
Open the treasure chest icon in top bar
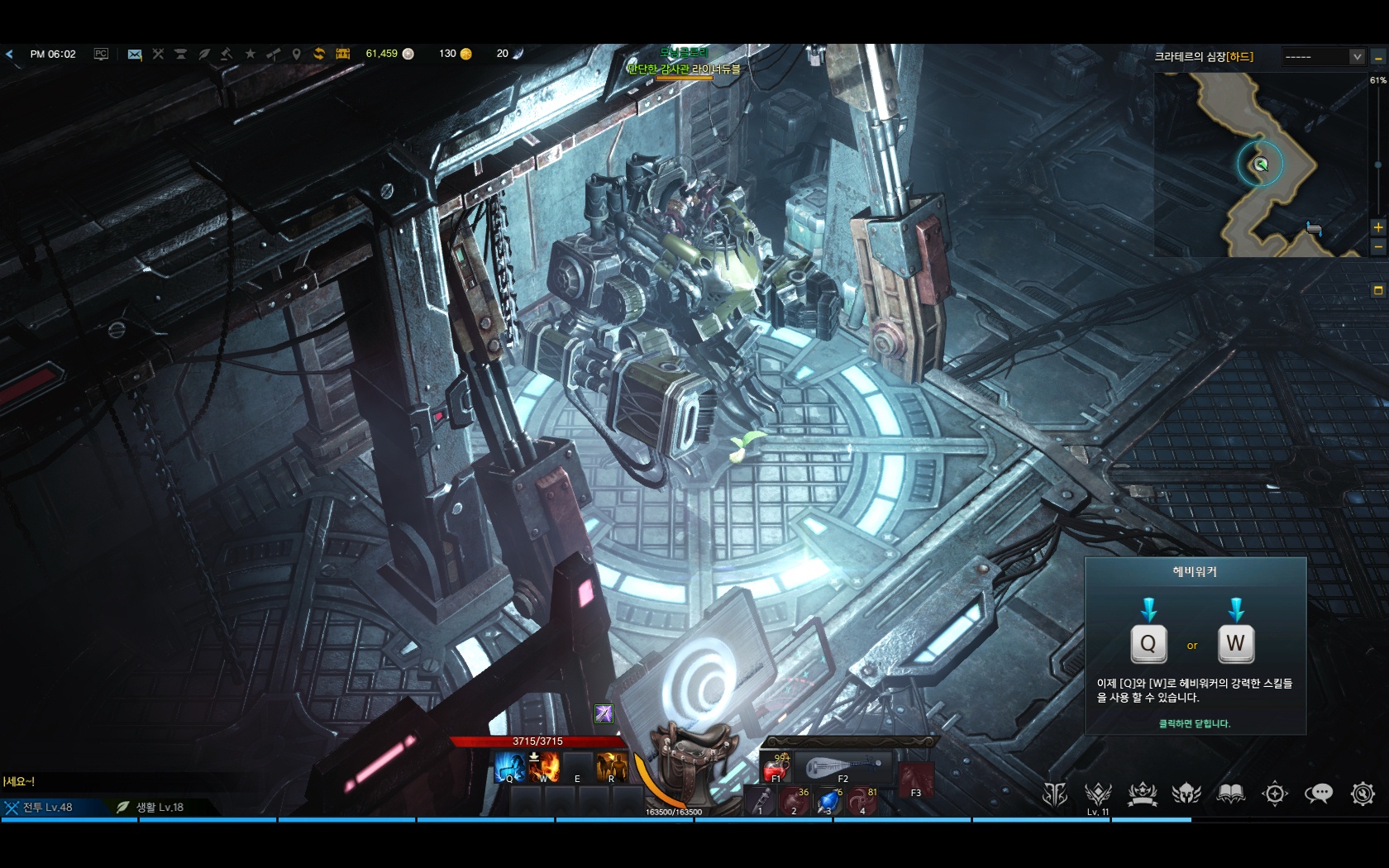point(343,54)
